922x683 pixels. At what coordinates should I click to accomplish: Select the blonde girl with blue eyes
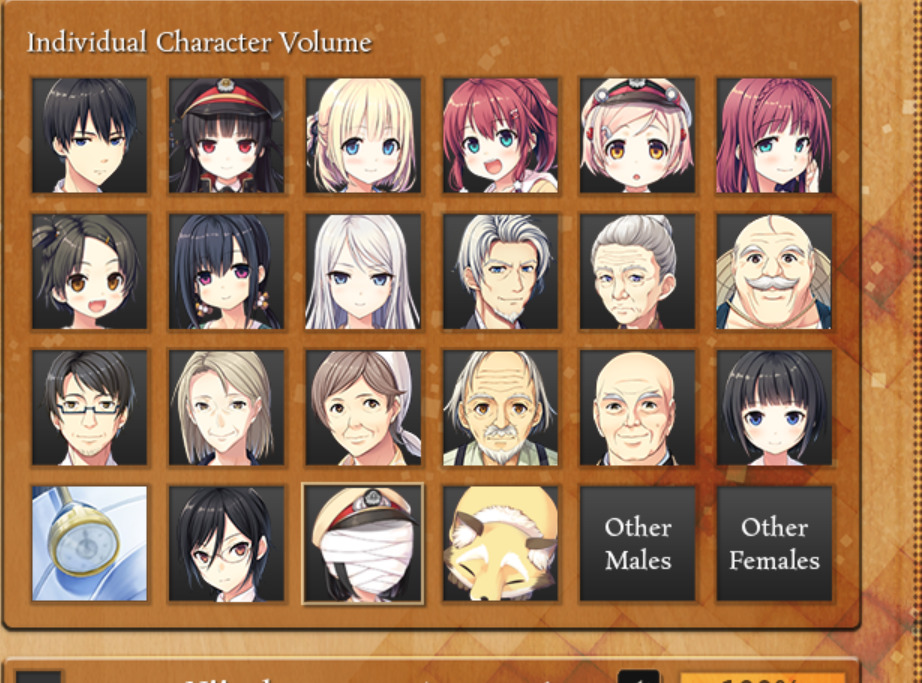pyautogui.click(x=363, y=135)
